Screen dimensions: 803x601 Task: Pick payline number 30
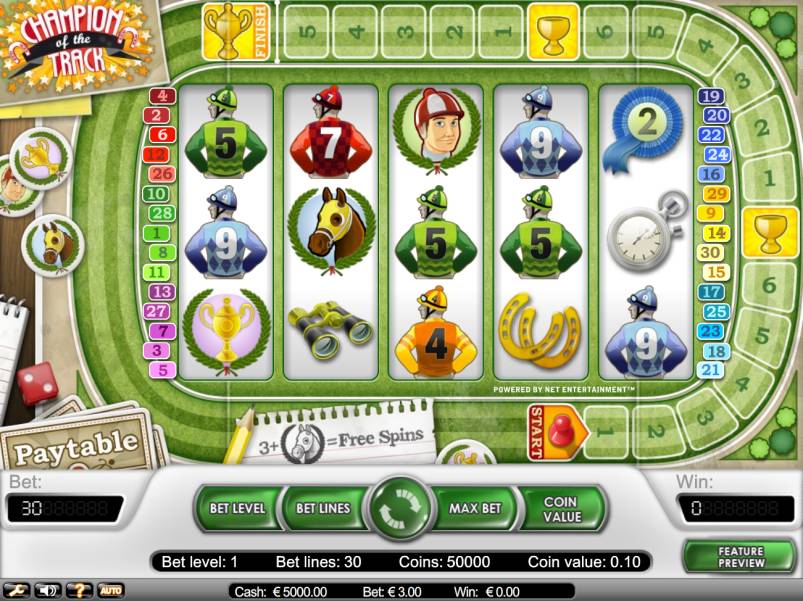click(711, 253)
